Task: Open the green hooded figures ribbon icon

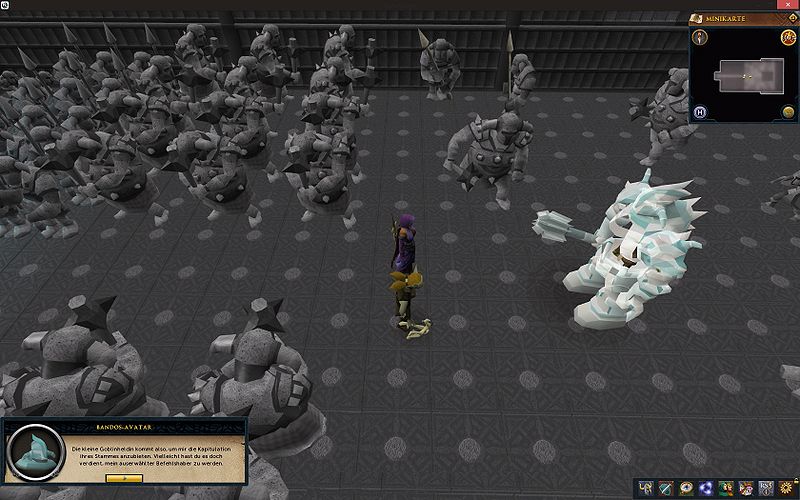Action: [x=726, y=488]
